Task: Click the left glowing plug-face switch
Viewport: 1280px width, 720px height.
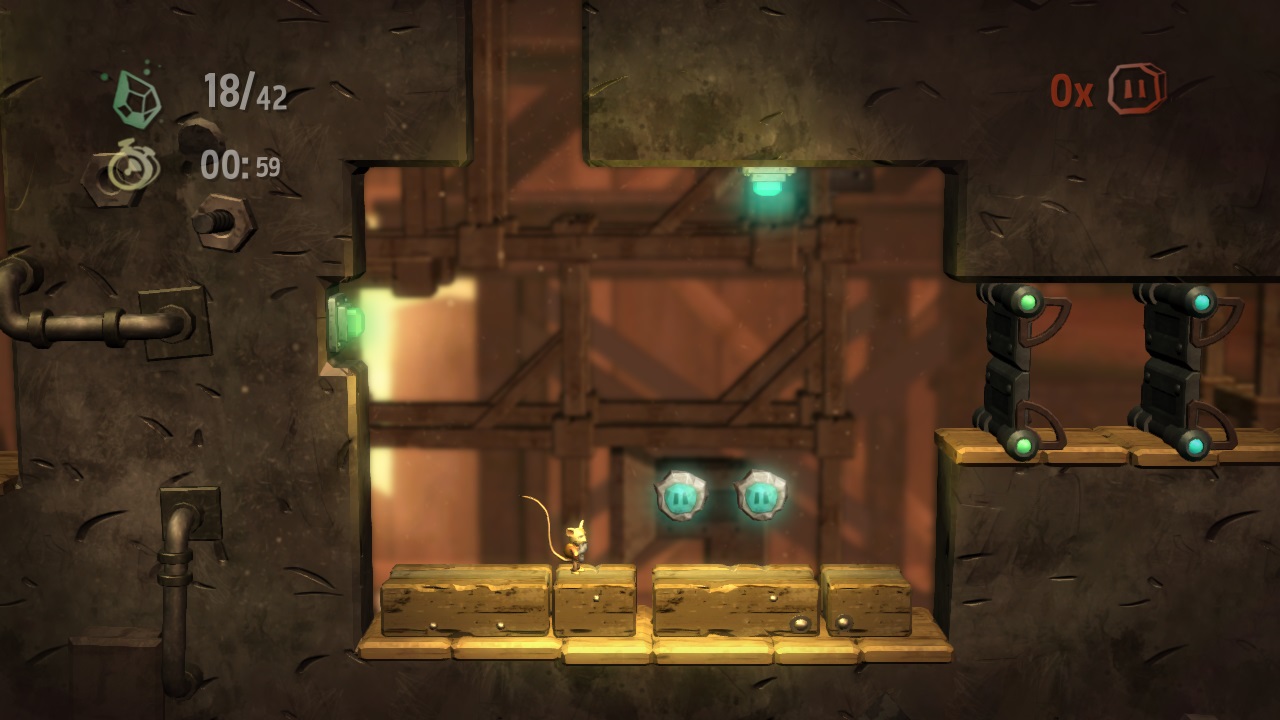Action: click(679, 493)
